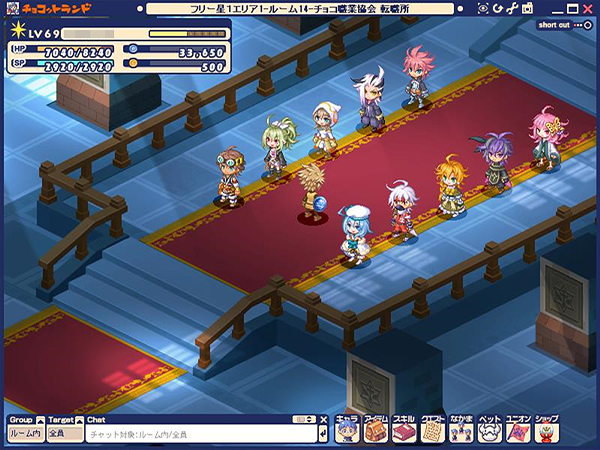The width and height of the screenshot is (600, 450).
Task: Open the ユニオン union menu
Action: click(x=519, y=429)
